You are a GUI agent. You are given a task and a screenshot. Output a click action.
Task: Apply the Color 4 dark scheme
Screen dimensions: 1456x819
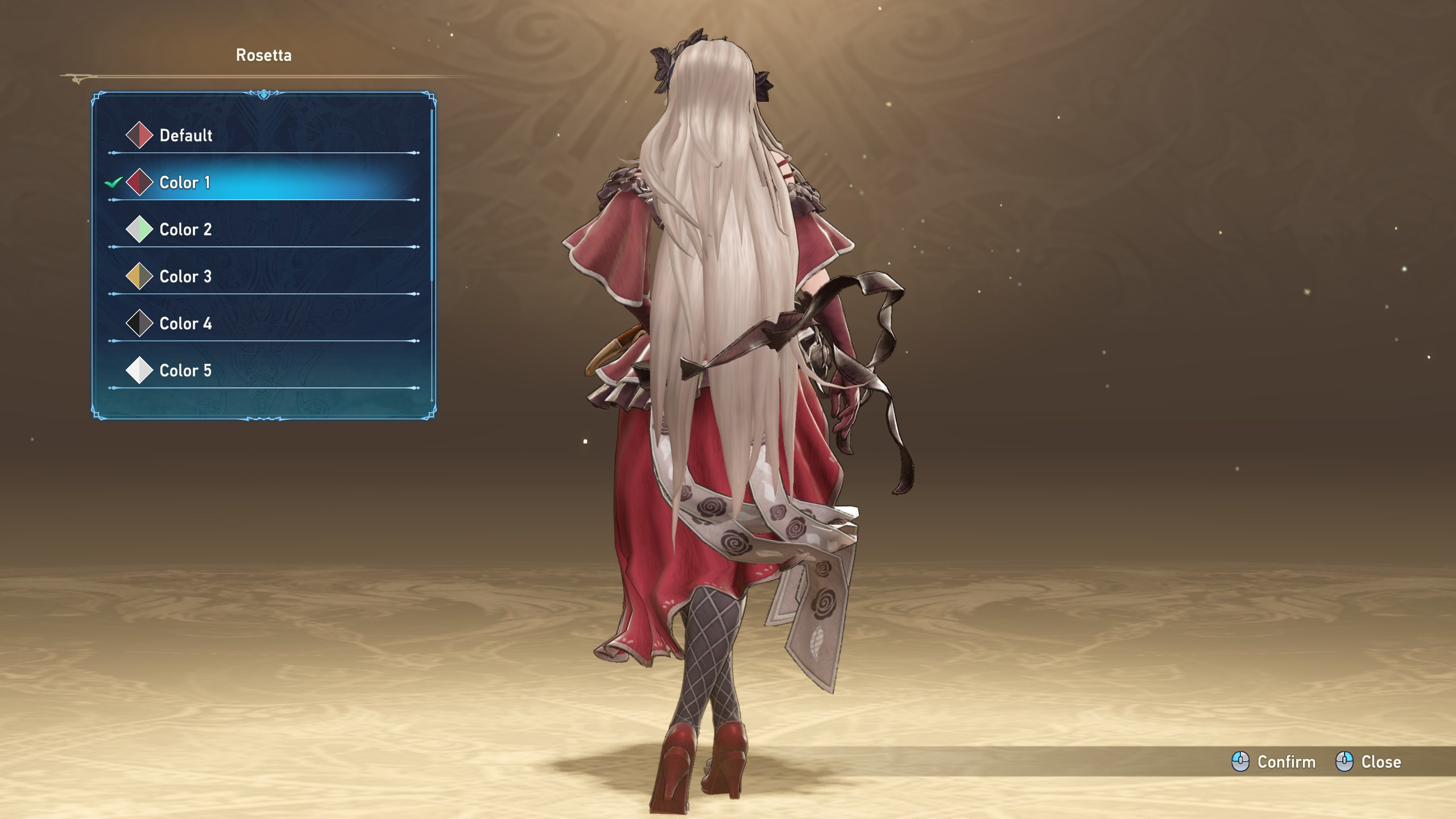tap(185, 324)
